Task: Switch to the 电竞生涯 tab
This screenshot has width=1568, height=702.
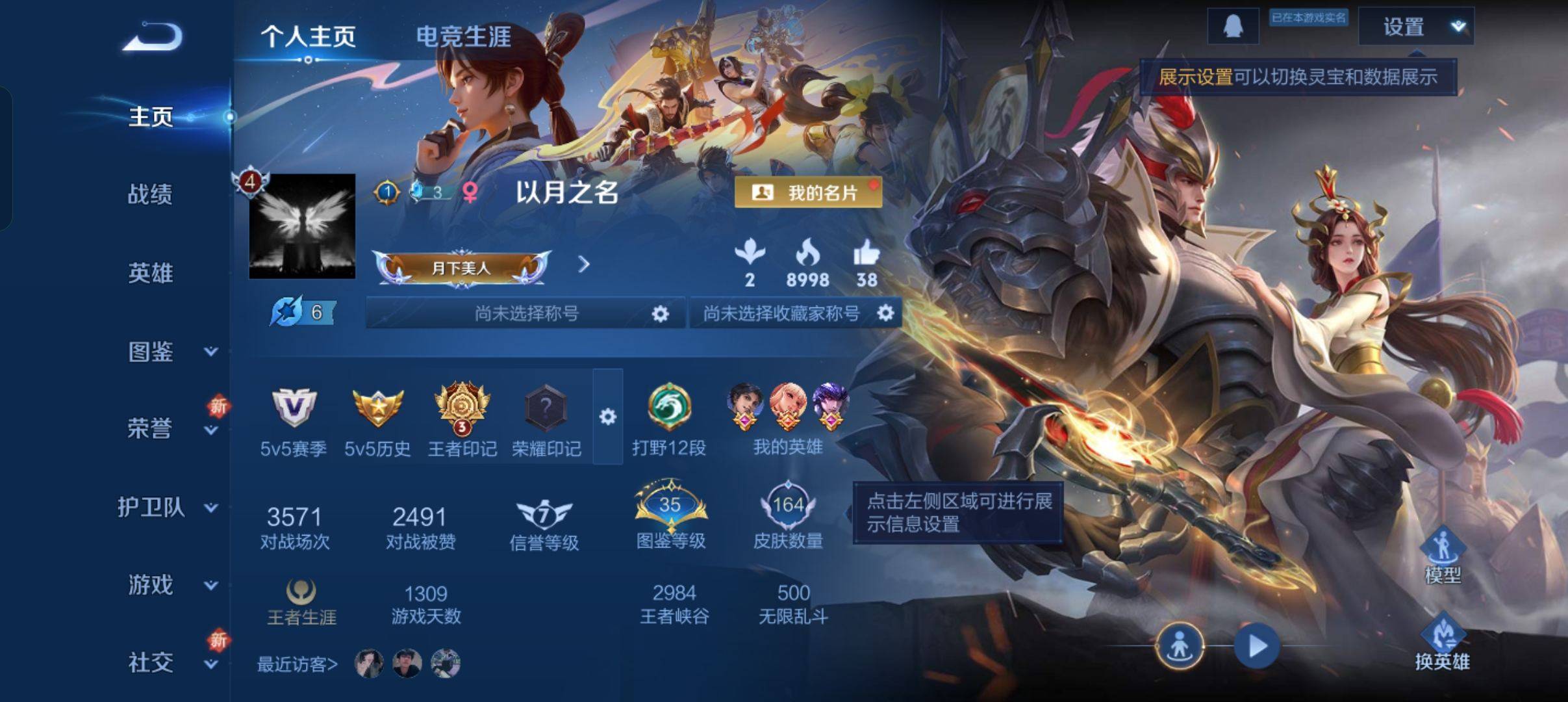Action: [x=462, y=38]
